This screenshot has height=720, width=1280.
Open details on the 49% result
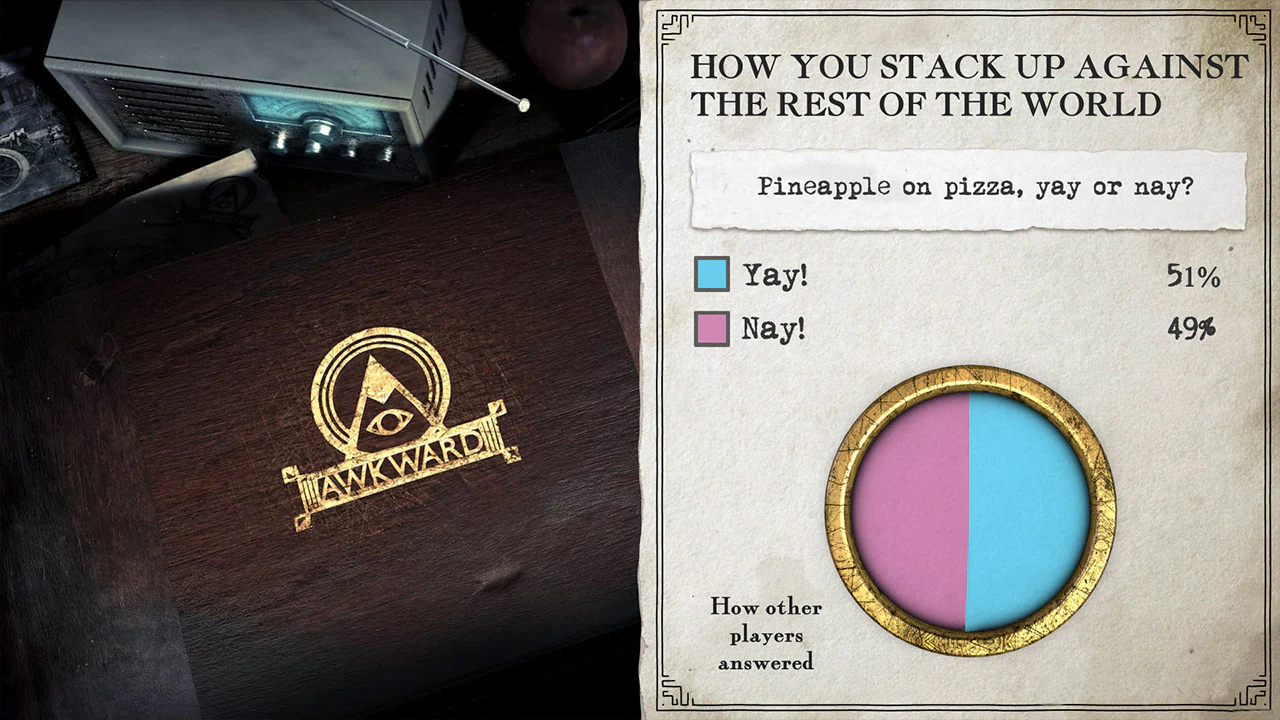(1191, 329)
